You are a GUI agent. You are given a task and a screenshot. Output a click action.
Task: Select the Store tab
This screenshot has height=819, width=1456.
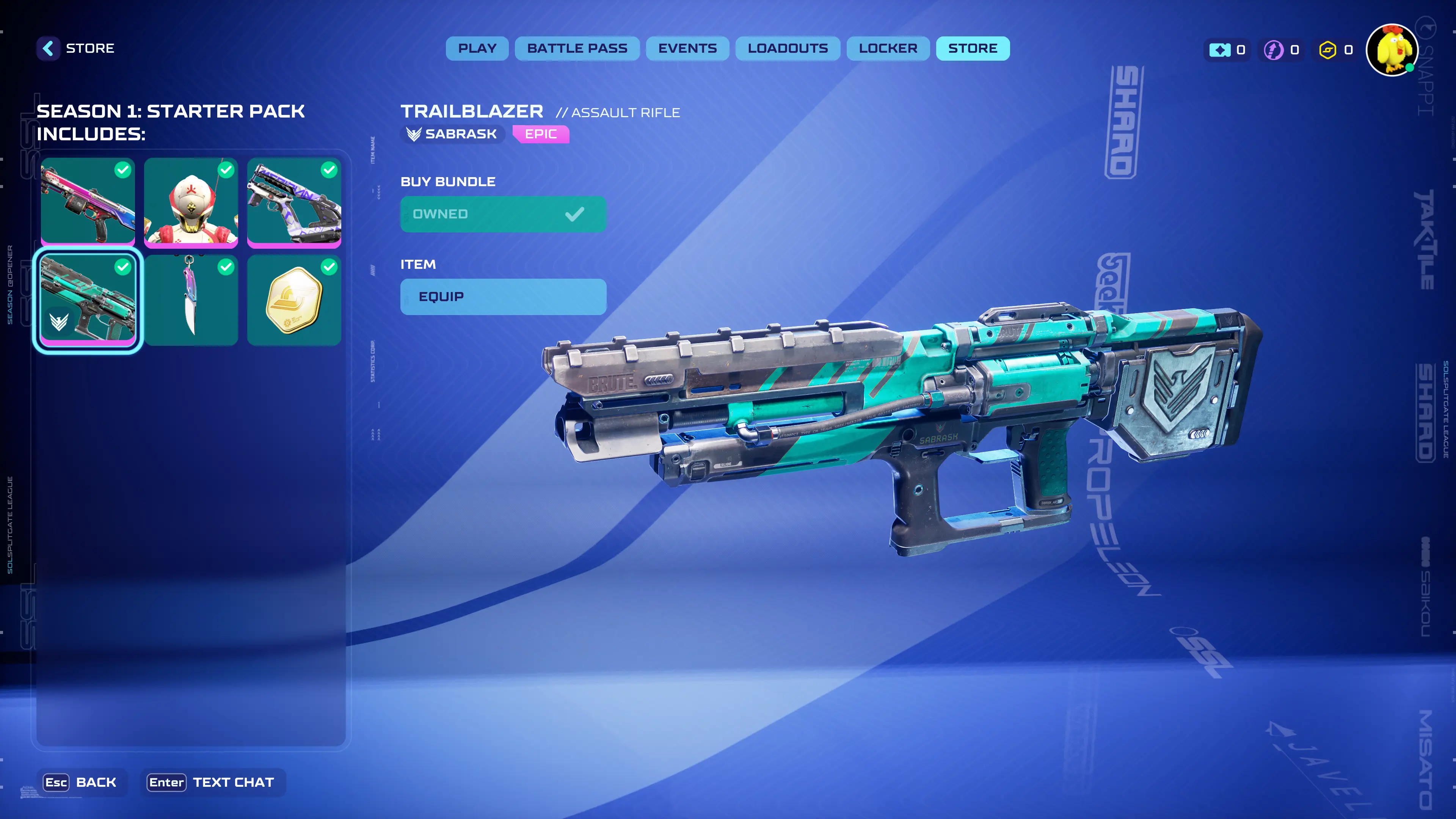pos(972,49)
